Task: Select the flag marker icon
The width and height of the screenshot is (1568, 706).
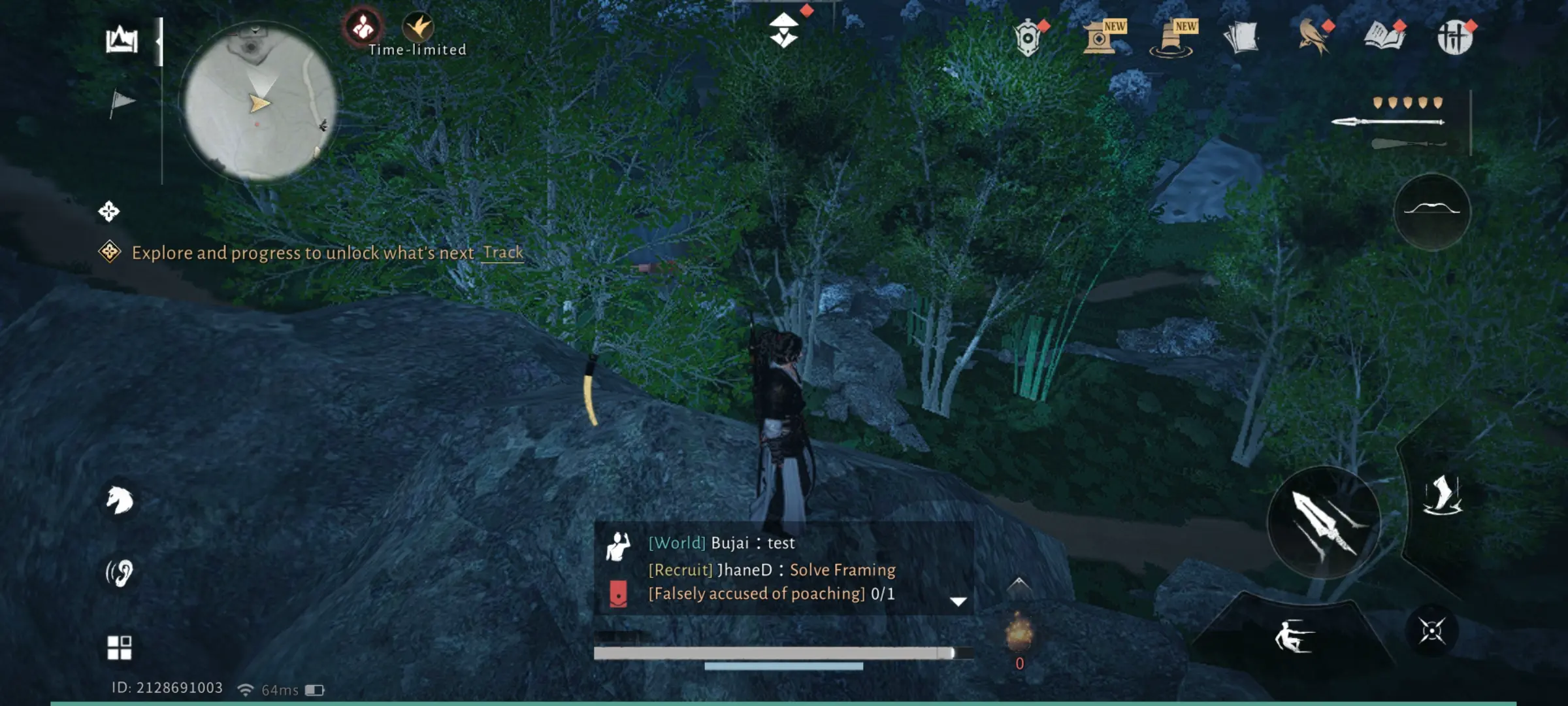Action: [121, 103]
